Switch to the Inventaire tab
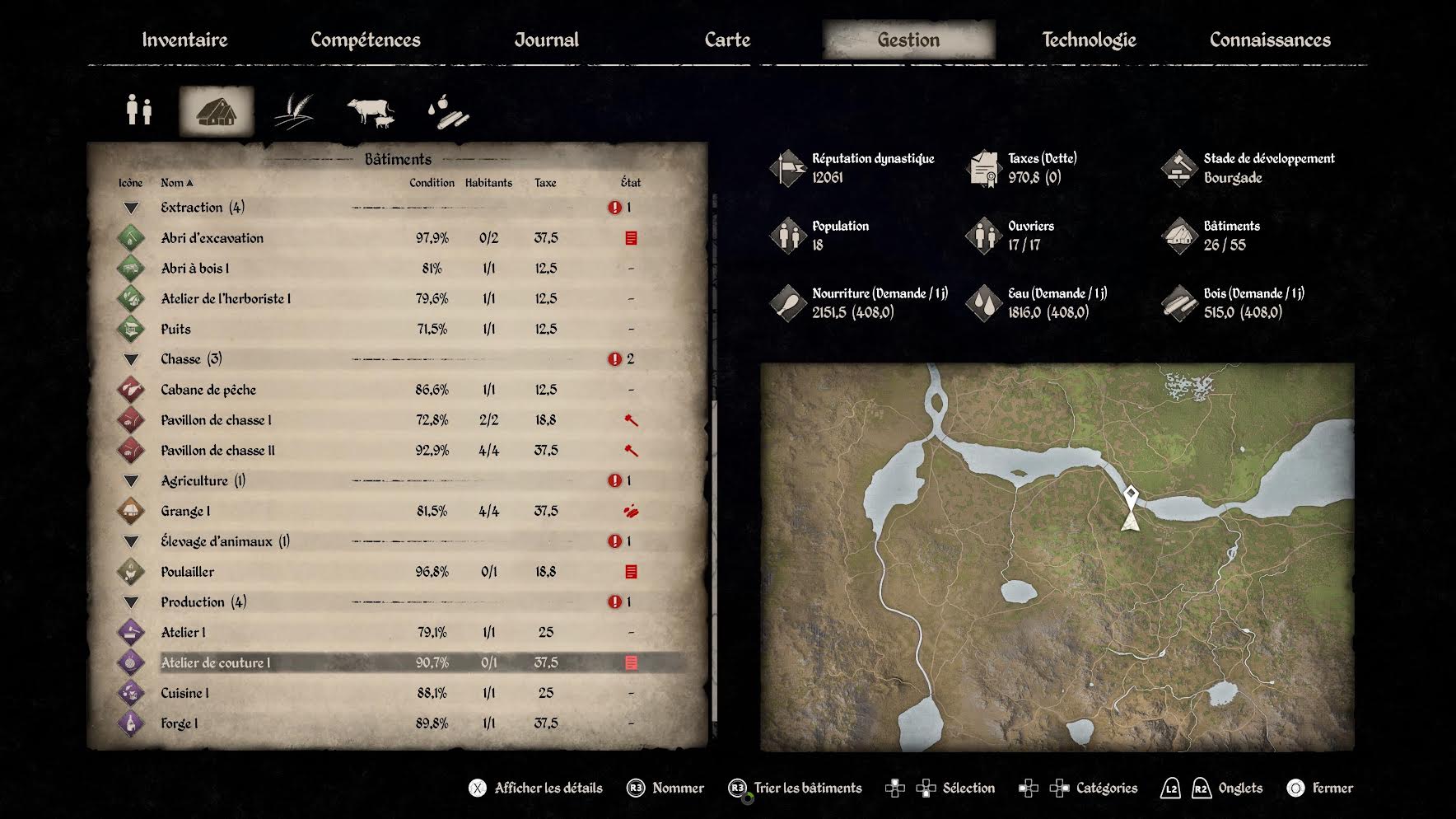Image resolution: width=1456 pixels, height=819 pixels. tap(184, 40)
